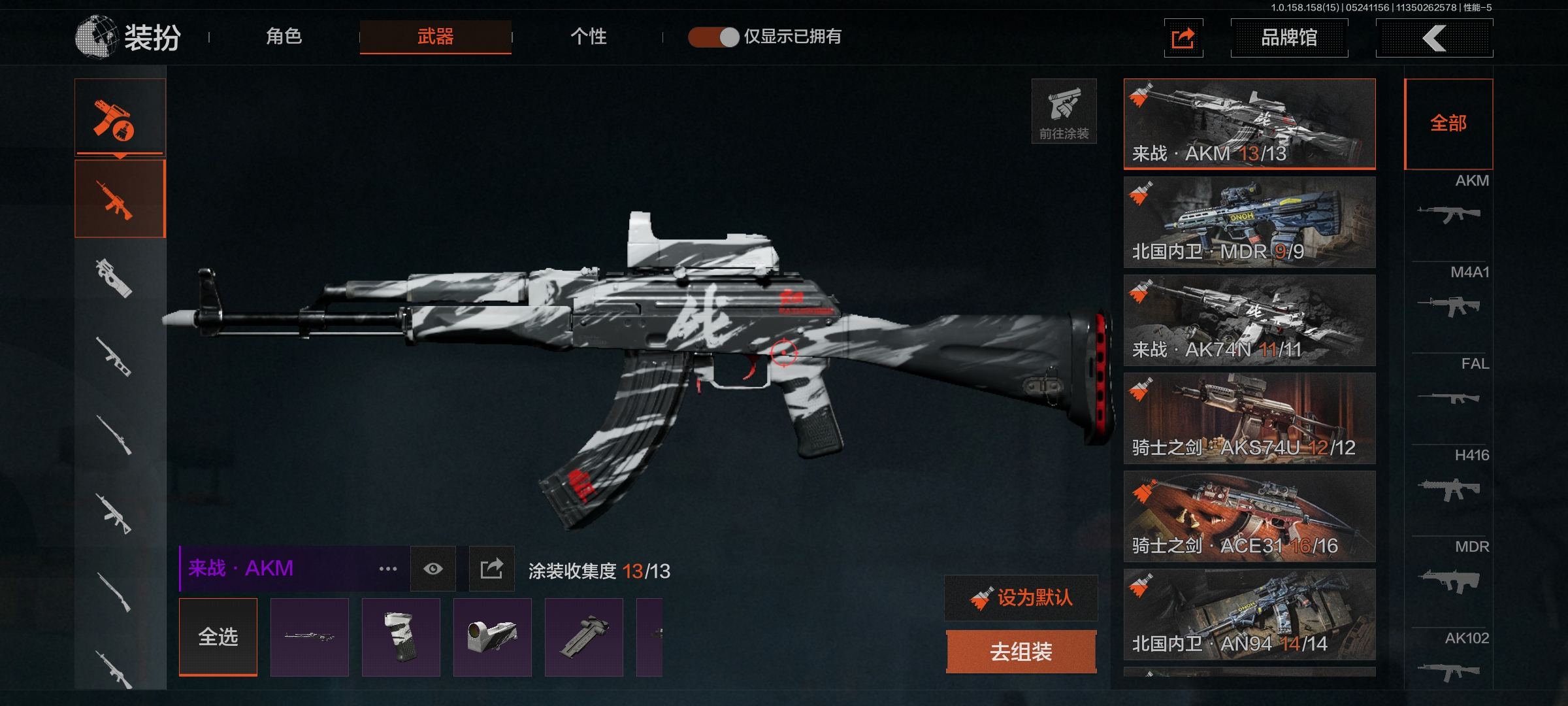This screenshot has height=706, width=1568.
Task: Pick the 骑士之剑 · AKS74U skin
Action: click(x=1249, y=418)
